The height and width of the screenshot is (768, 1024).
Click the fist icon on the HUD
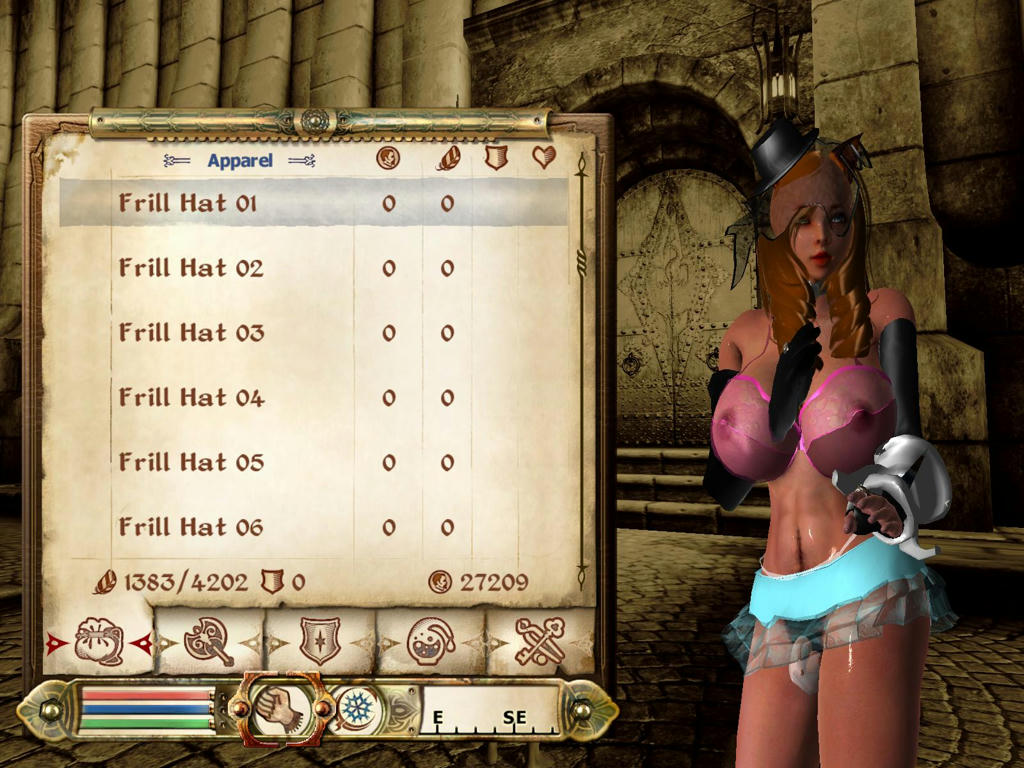click(279, 707)
